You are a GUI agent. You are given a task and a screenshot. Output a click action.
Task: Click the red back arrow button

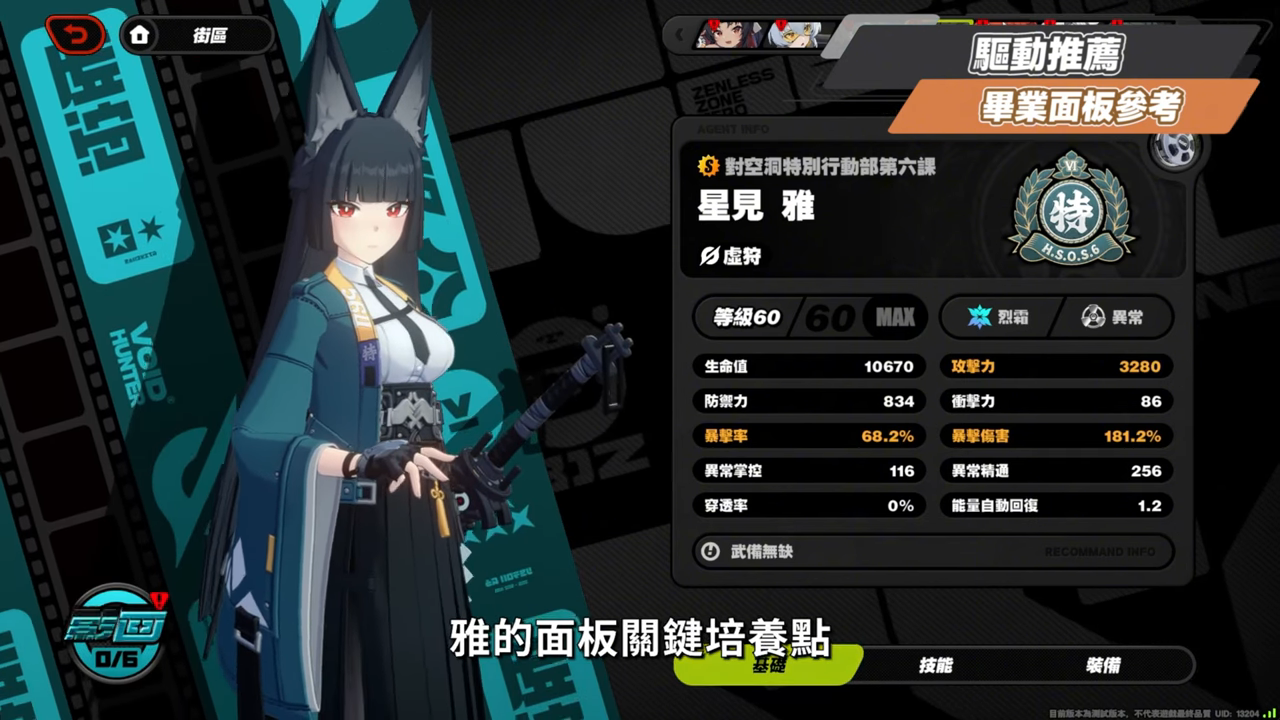pyautogui.click(x=74, y=36)
